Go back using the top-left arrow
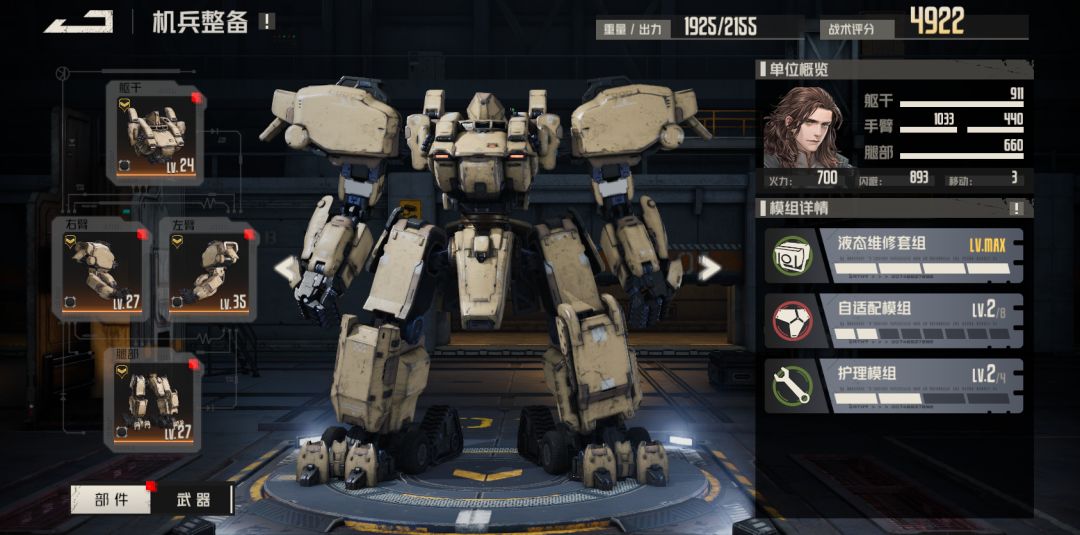This screenshot has width=1080, height=535. pos(78,21)
